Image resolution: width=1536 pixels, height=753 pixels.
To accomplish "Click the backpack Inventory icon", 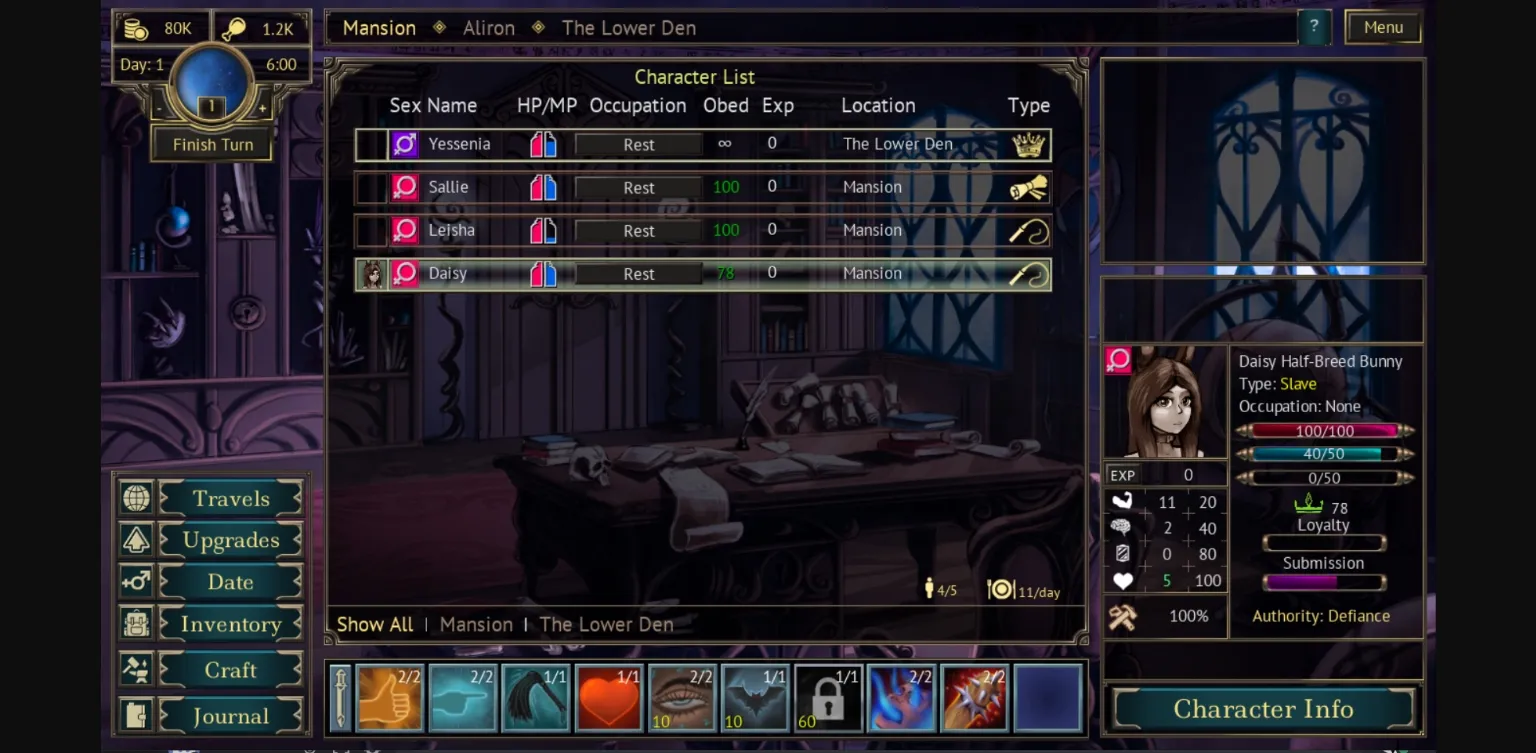I will click(x=135, y=623).
